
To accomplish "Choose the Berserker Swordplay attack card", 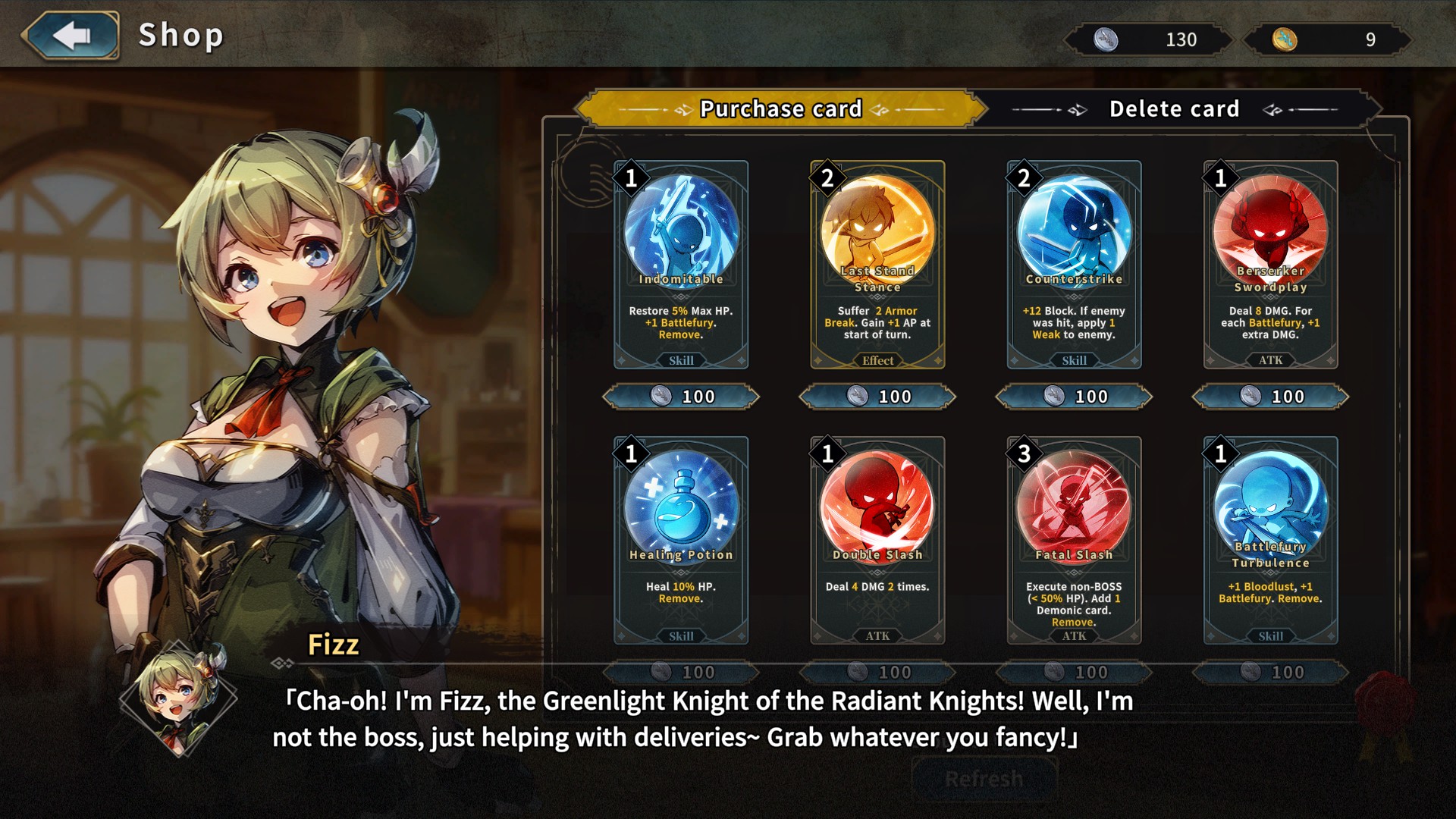I will pyautogui.click(x=1270, y=264).
